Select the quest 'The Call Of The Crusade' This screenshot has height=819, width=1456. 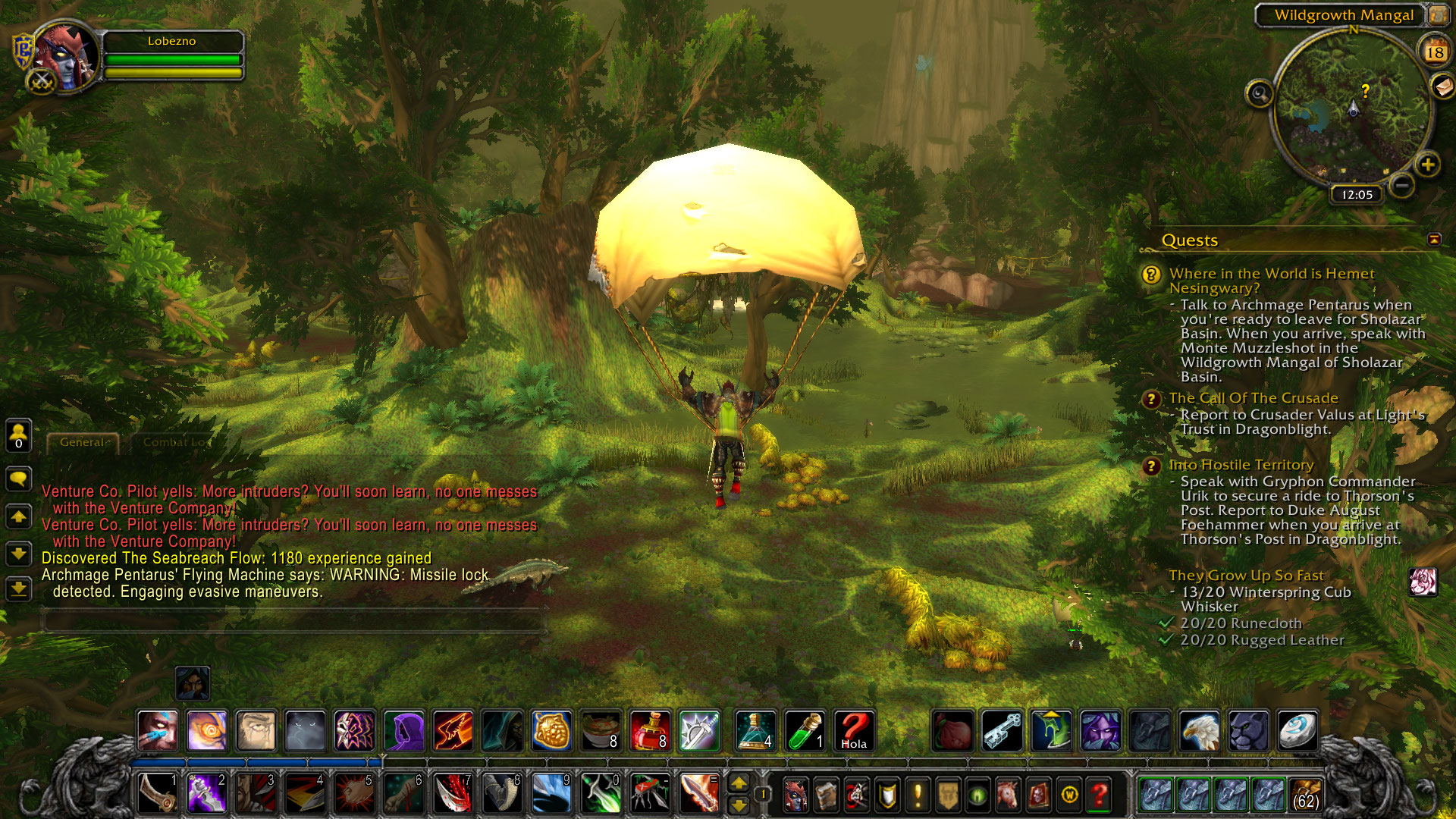pos(1253,398)
